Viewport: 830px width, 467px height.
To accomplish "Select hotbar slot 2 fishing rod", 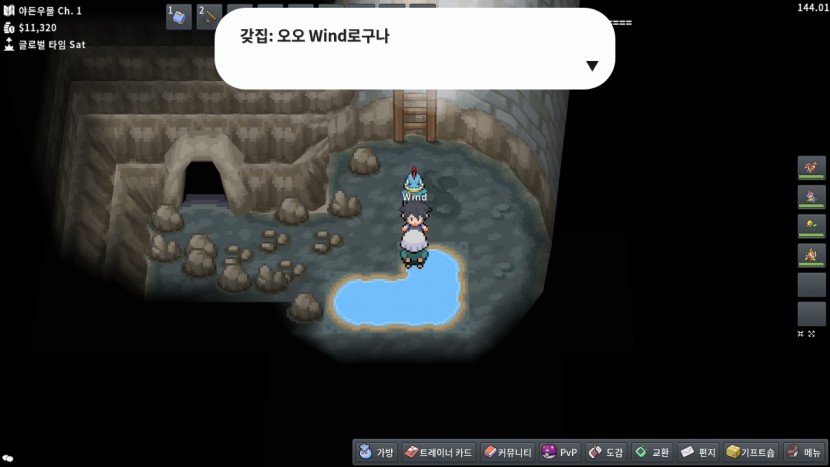I will click(x=209, y=16).
